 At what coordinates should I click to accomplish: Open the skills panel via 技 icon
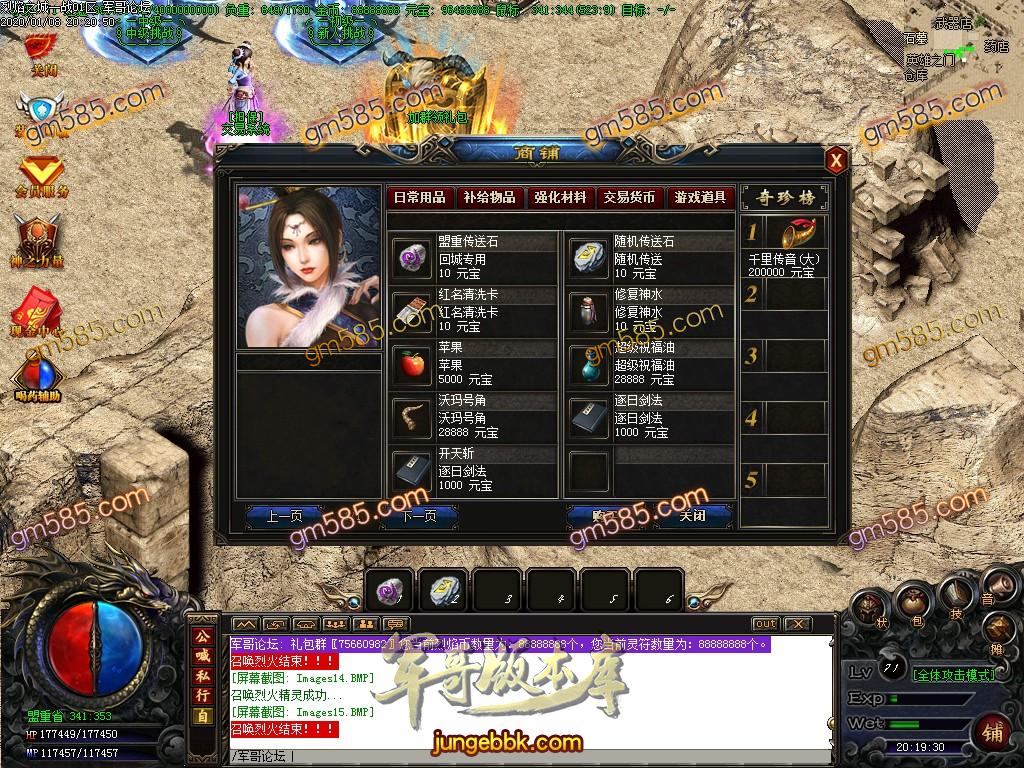click(x=954, y=598)
